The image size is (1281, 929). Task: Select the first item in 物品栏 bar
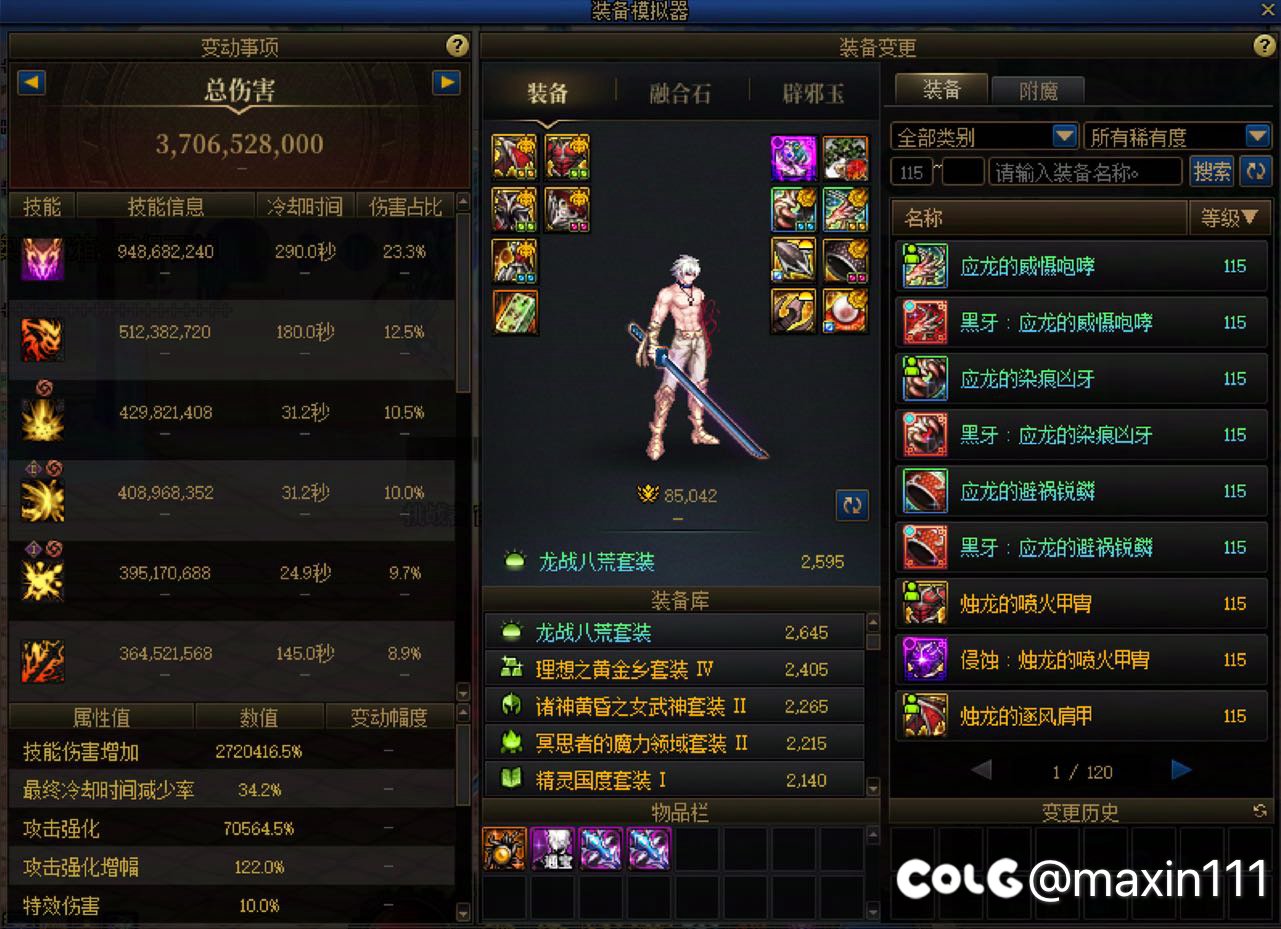[505, 847]
